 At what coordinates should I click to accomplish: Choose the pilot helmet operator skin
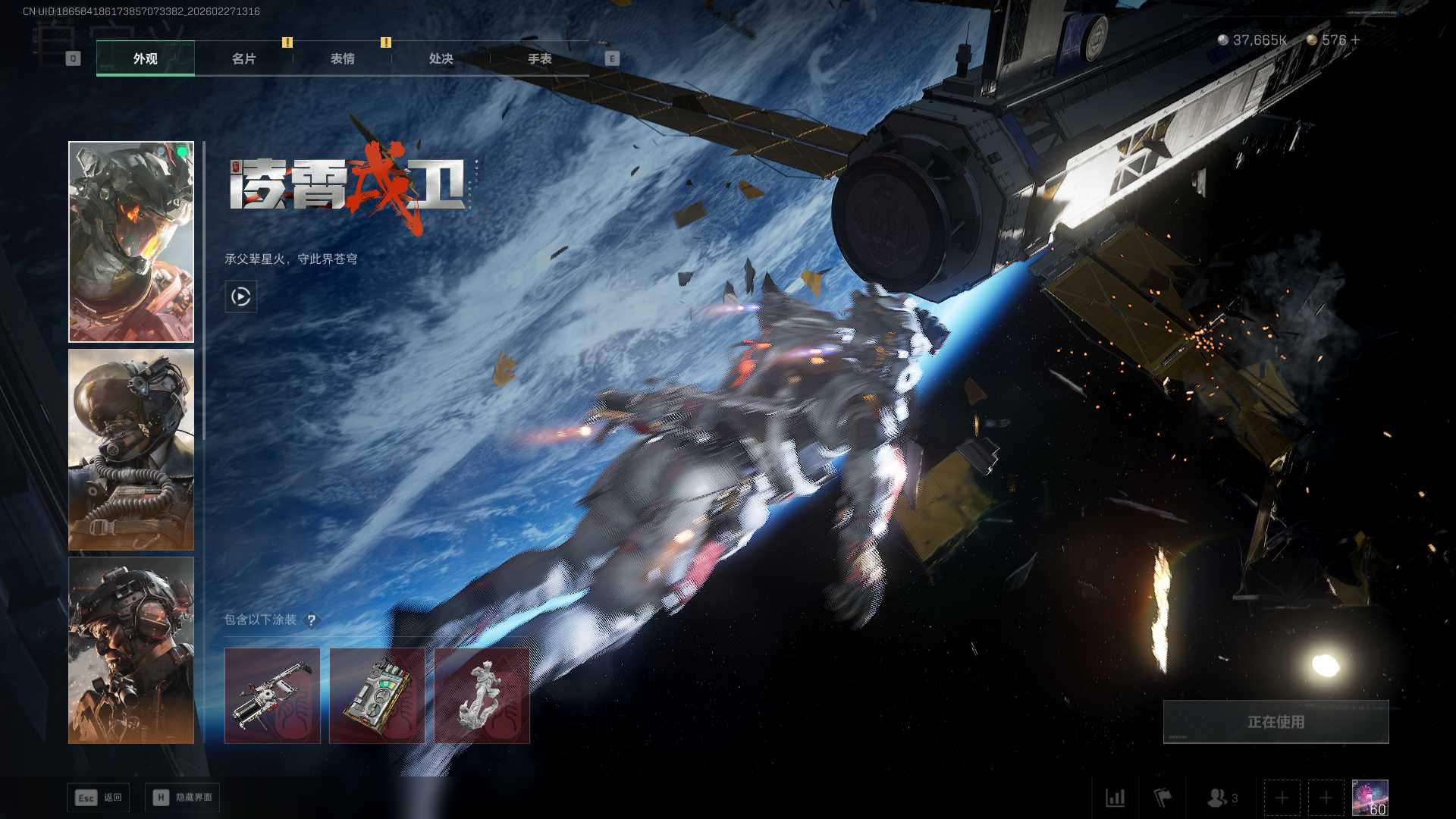(131, 450)
